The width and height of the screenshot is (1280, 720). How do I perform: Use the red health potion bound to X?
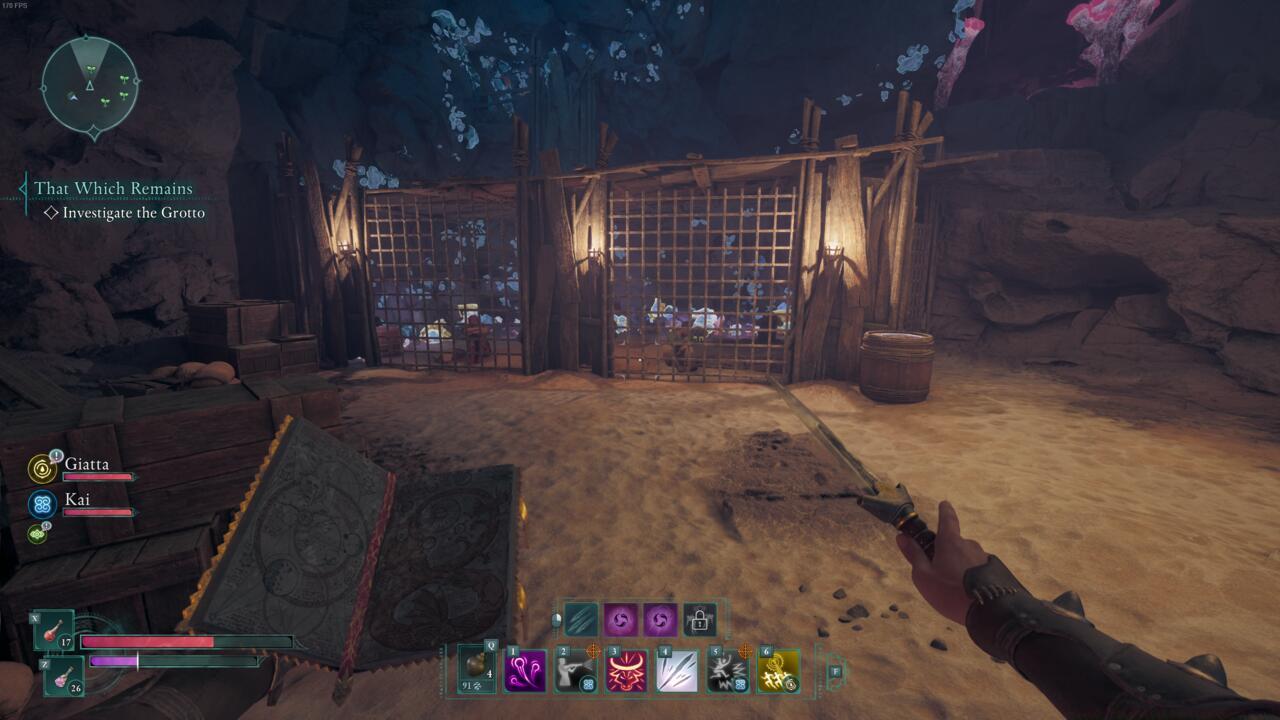click(54, 630)
